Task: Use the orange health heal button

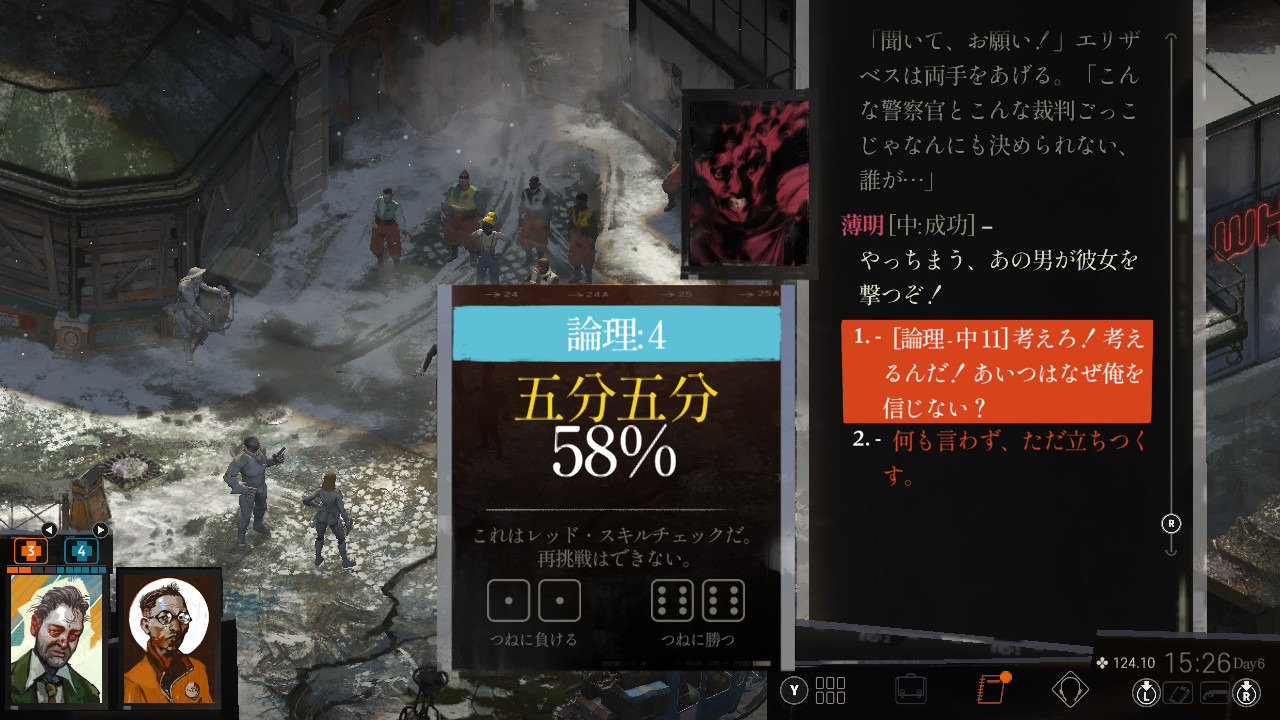Action: tap(31, 551)
